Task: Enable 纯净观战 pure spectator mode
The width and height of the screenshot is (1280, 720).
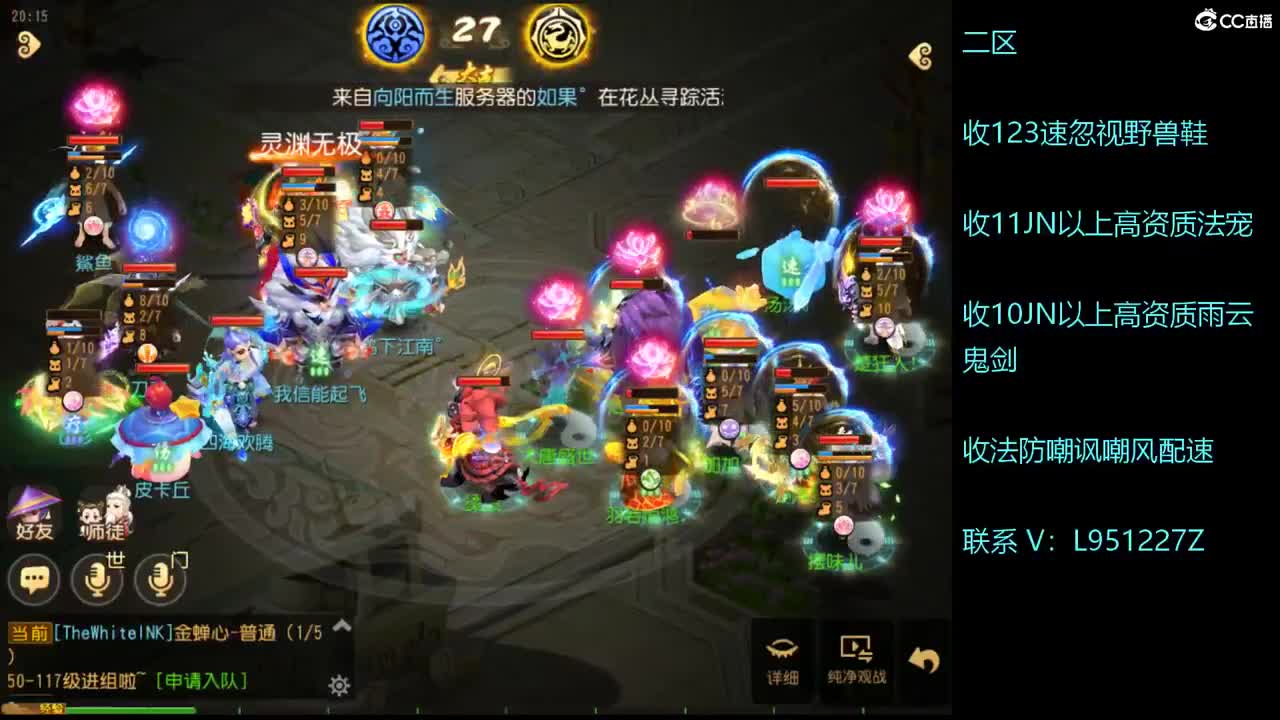Action: [856, 655]
